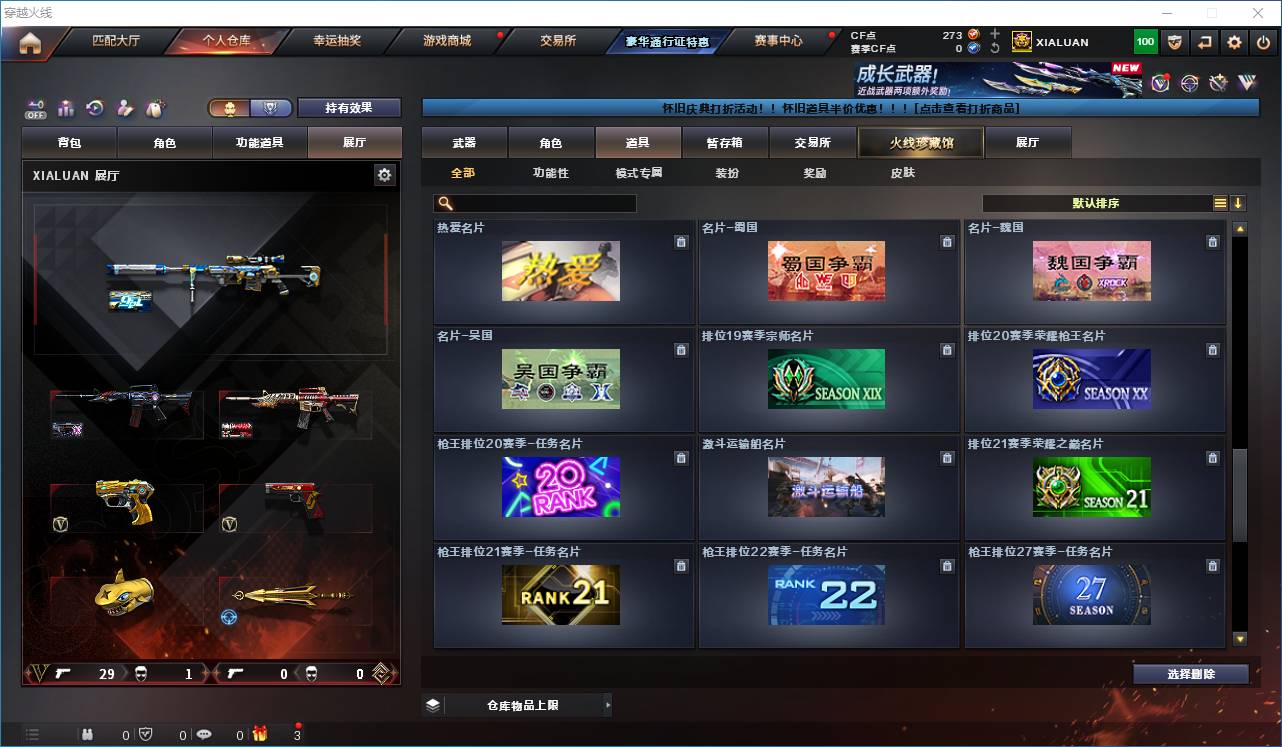Select the warehouse statistics chart icon
Image resolution: width=1282 pixels, height=747 pixels.
(66, 108)
